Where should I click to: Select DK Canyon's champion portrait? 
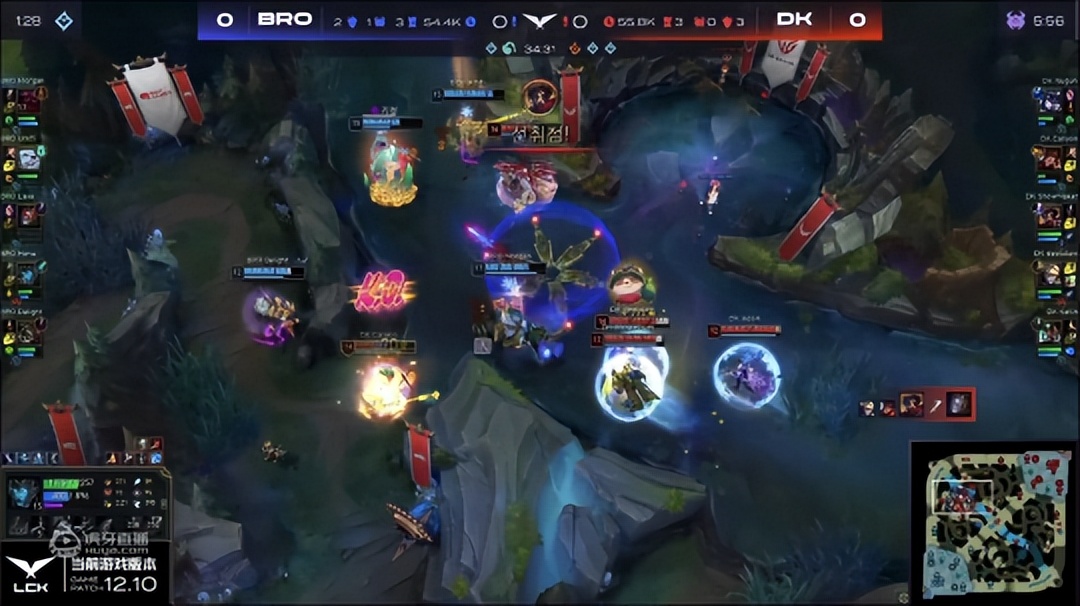[1051, 158]
